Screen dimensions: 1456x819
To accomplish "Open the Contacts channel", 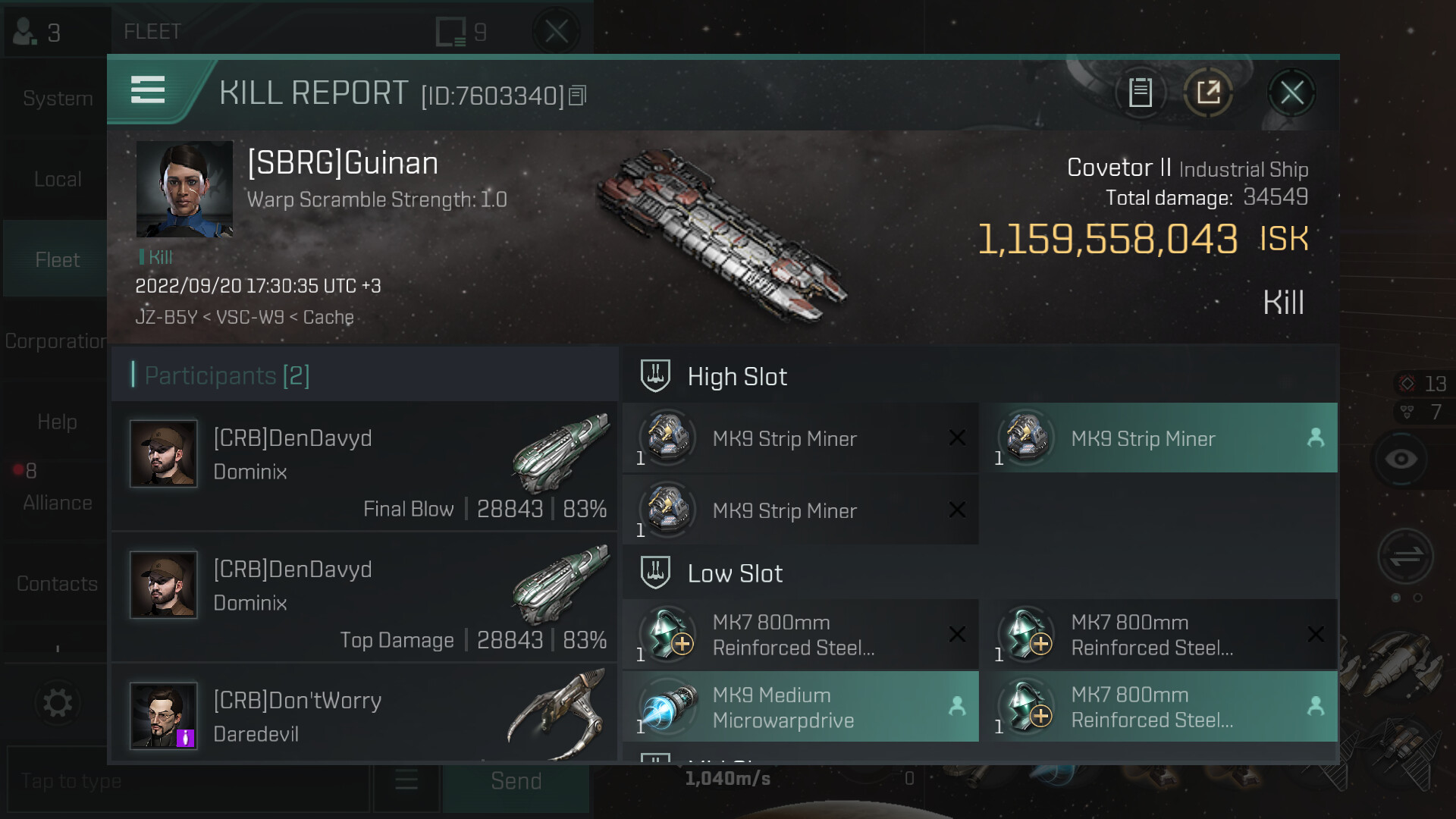I will point(57,583).
